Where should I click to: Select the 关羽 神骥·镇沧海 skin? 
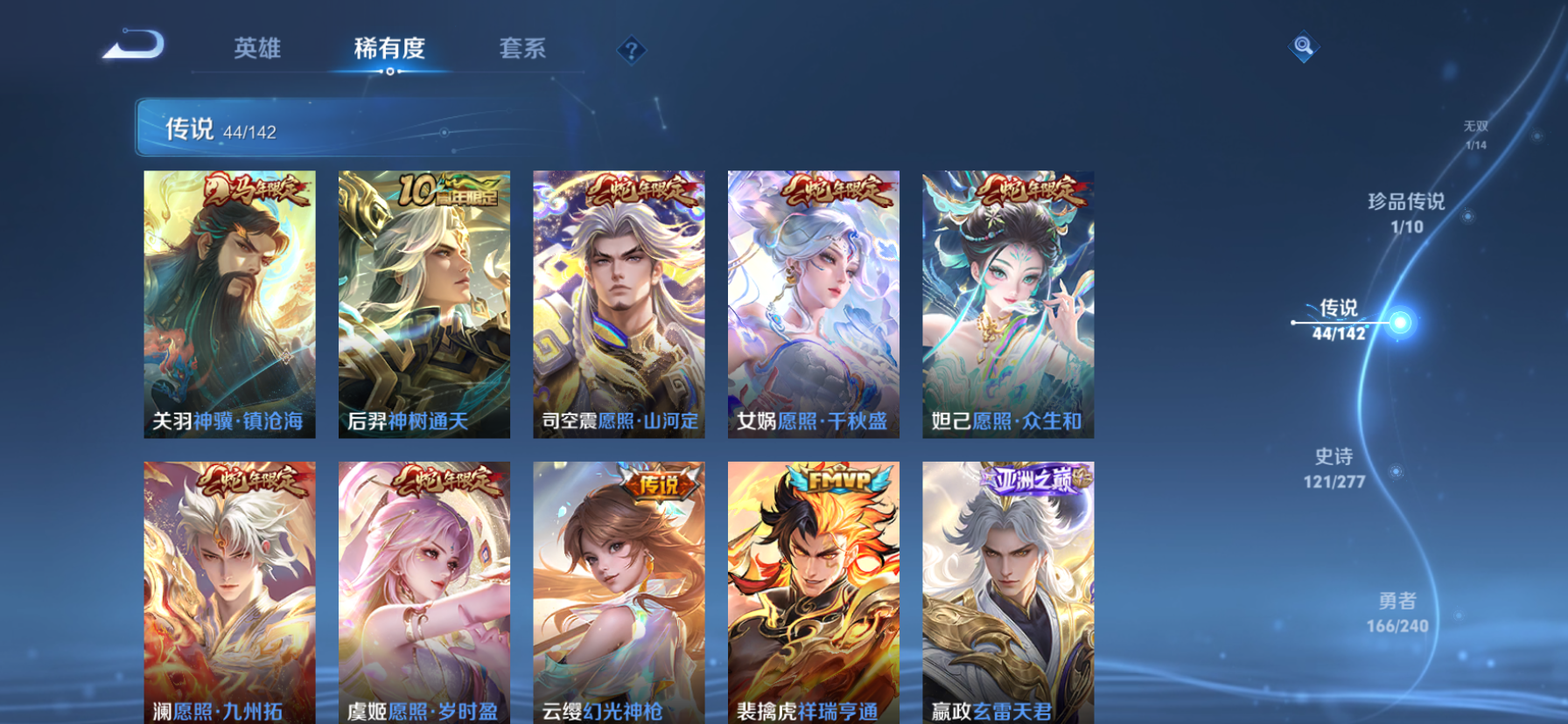[x=229, y=306]
